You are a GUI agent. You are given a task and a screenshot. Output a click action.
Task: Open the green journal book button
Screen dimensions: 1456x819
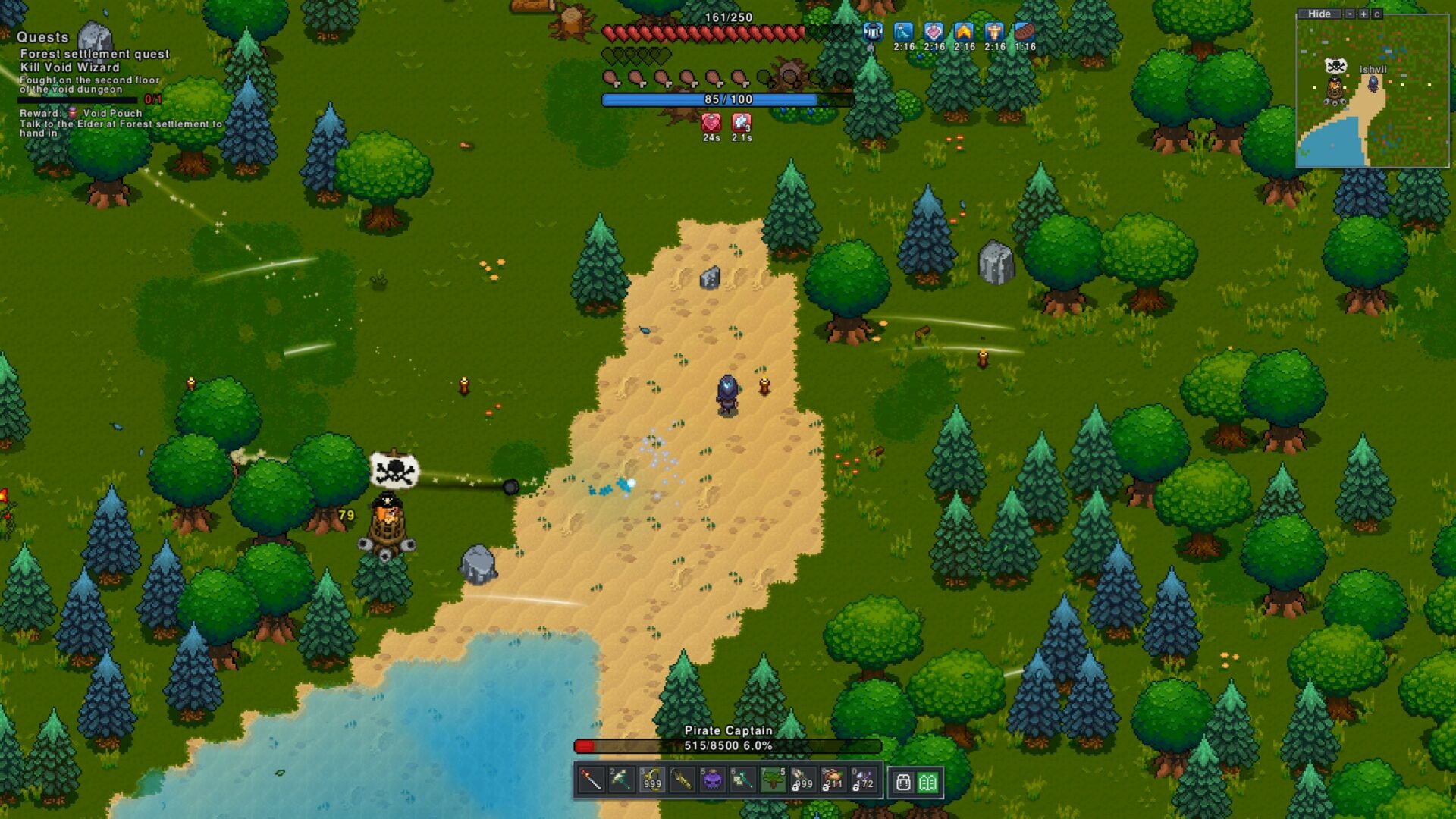(x=927, y=783)
